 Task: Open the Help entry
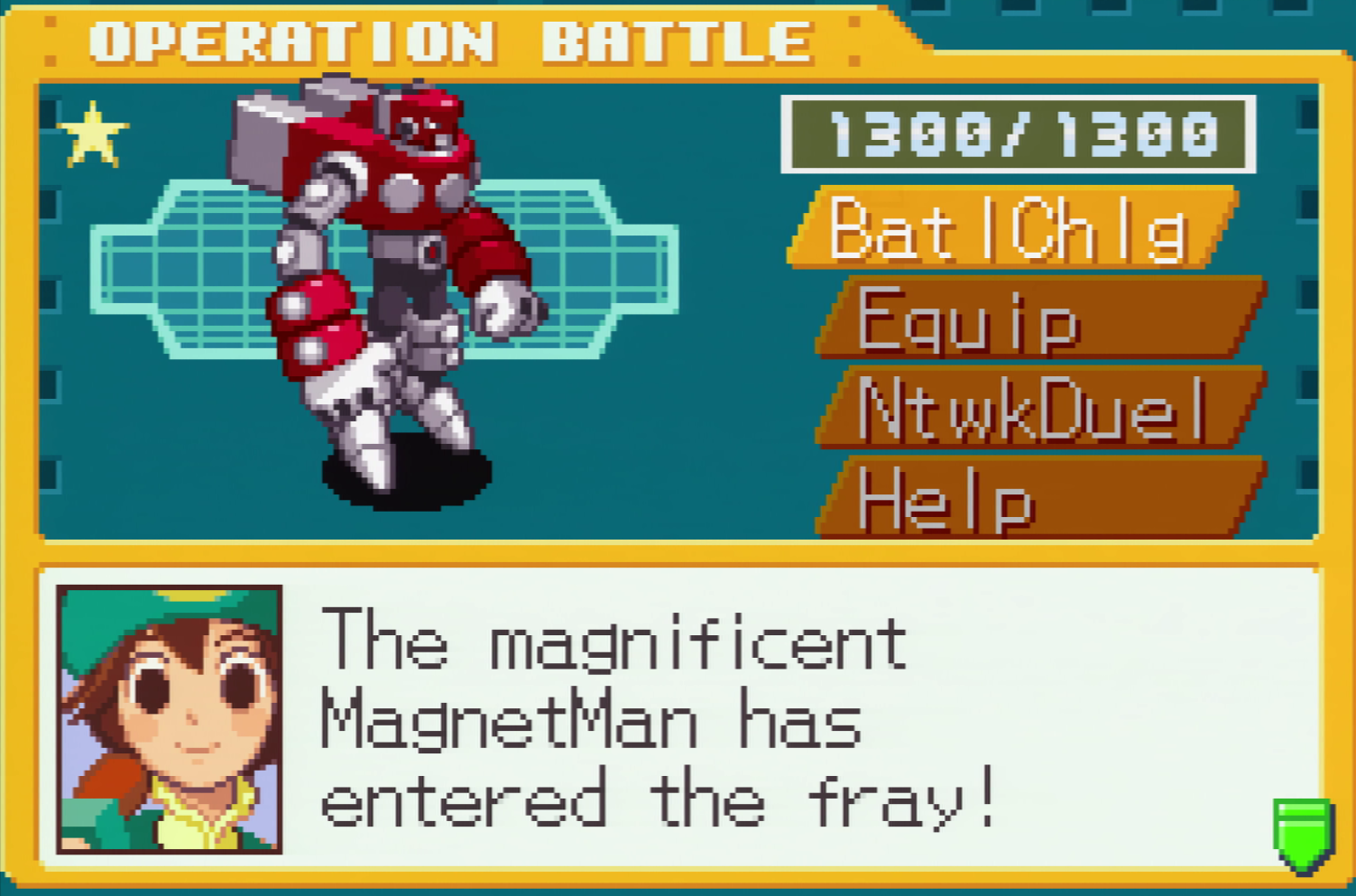click(x=1038, y=499)
